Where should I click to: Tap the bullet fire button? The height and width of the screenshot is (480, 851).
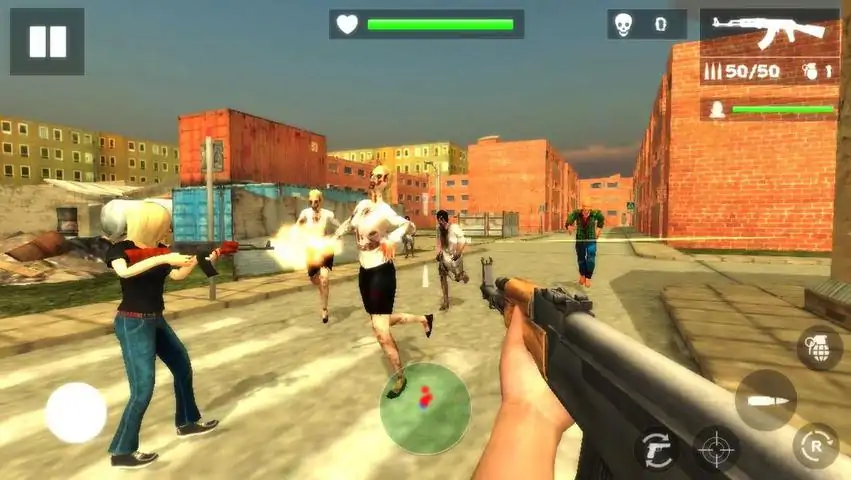(x=766, y=400)
